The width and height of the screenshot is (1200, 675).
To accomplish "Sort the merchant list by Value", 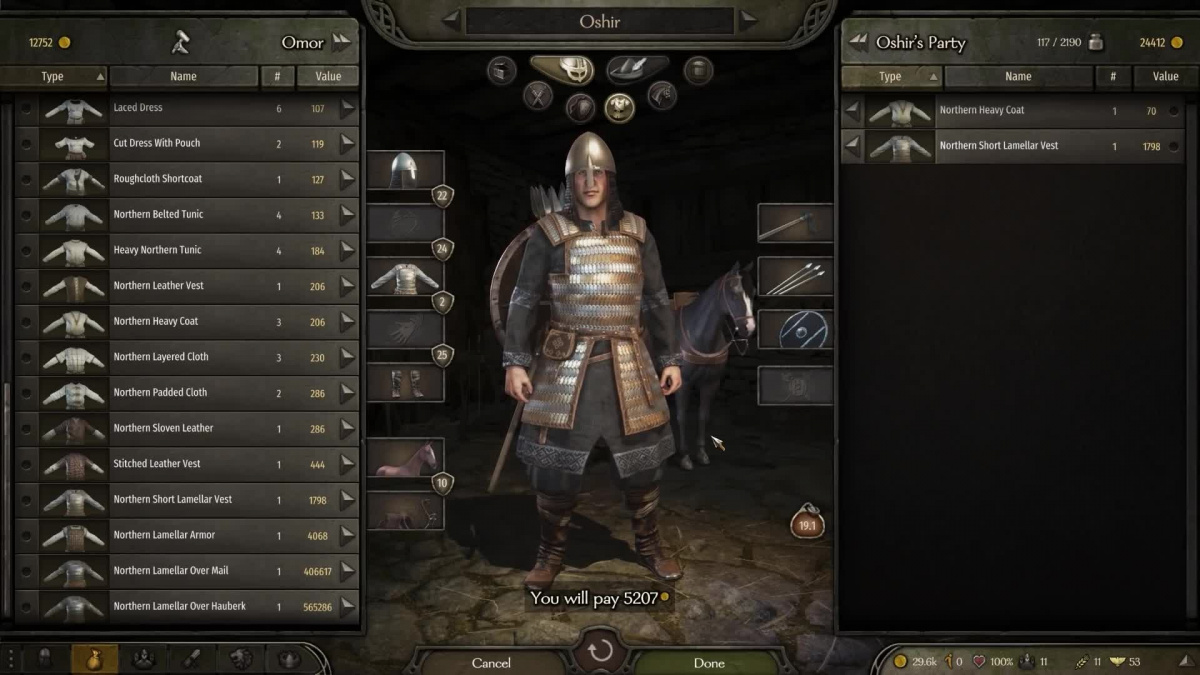I will [x=328, y=76].
